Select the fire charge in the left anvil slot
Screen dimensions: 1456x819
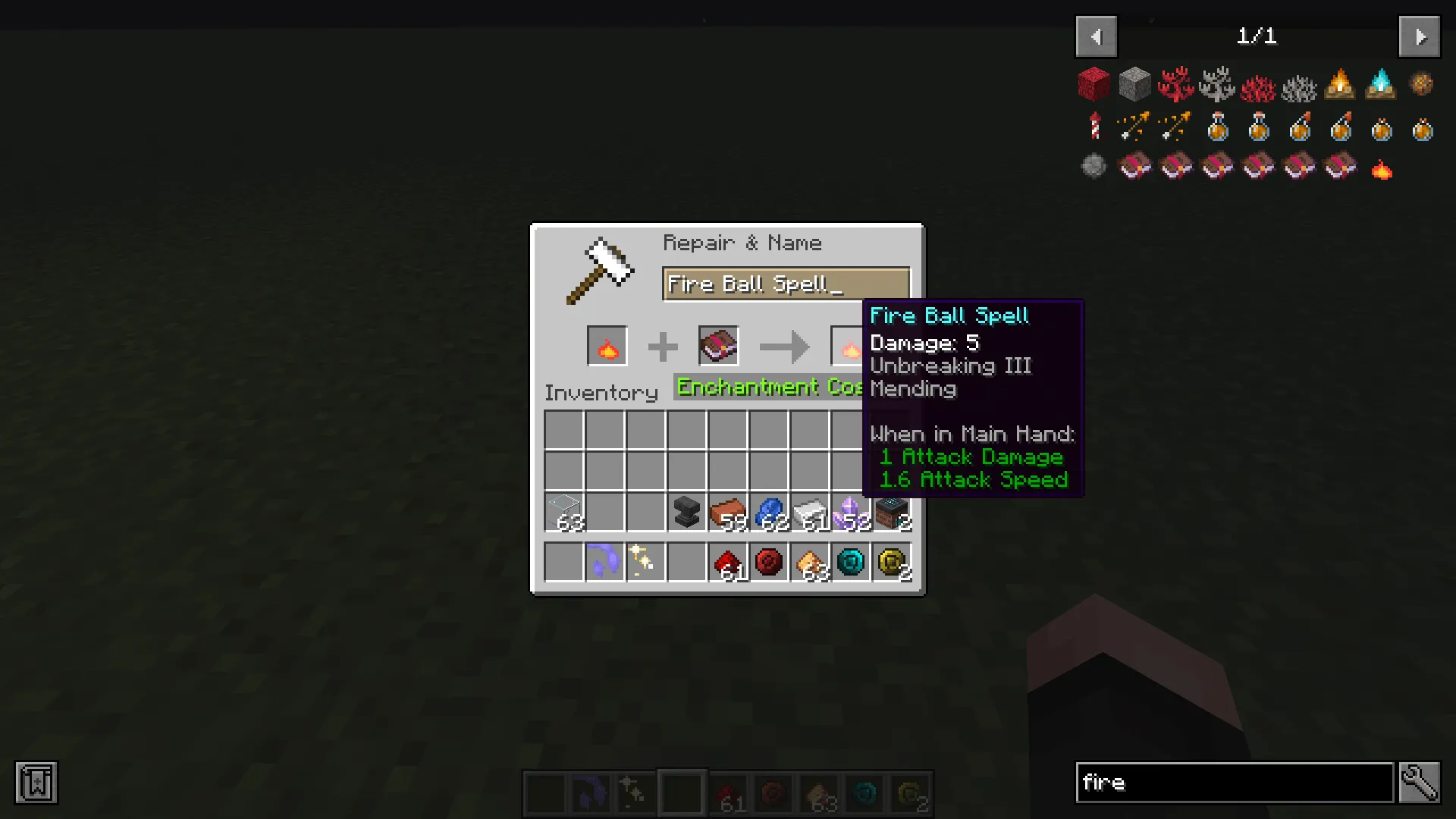tap(607, 346)
